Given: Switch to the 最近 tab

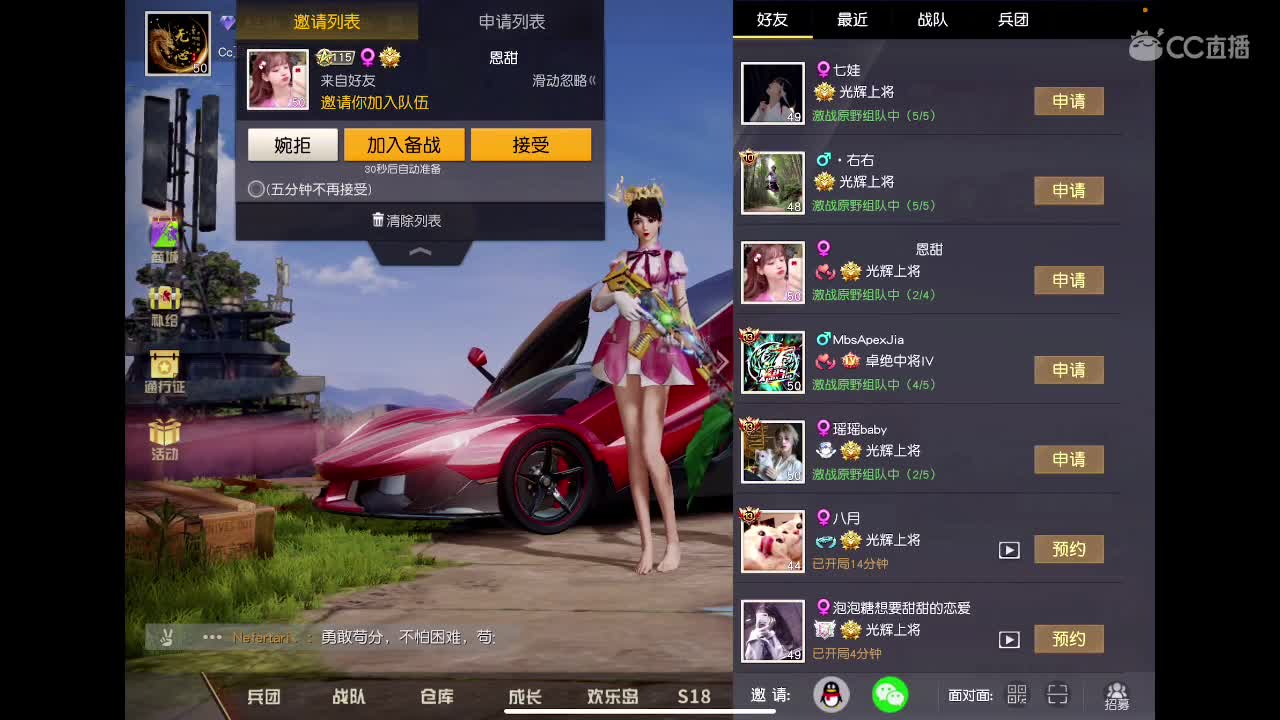Looking at the screenshot, I should (851, 20).
